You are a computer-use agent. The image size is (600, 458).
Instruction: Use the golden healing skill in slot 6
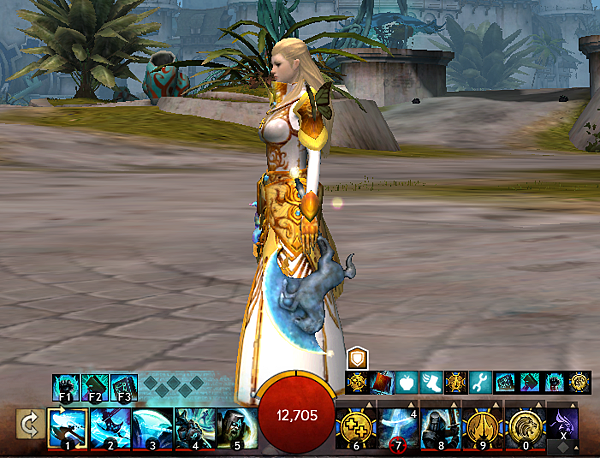click(355, 426)
